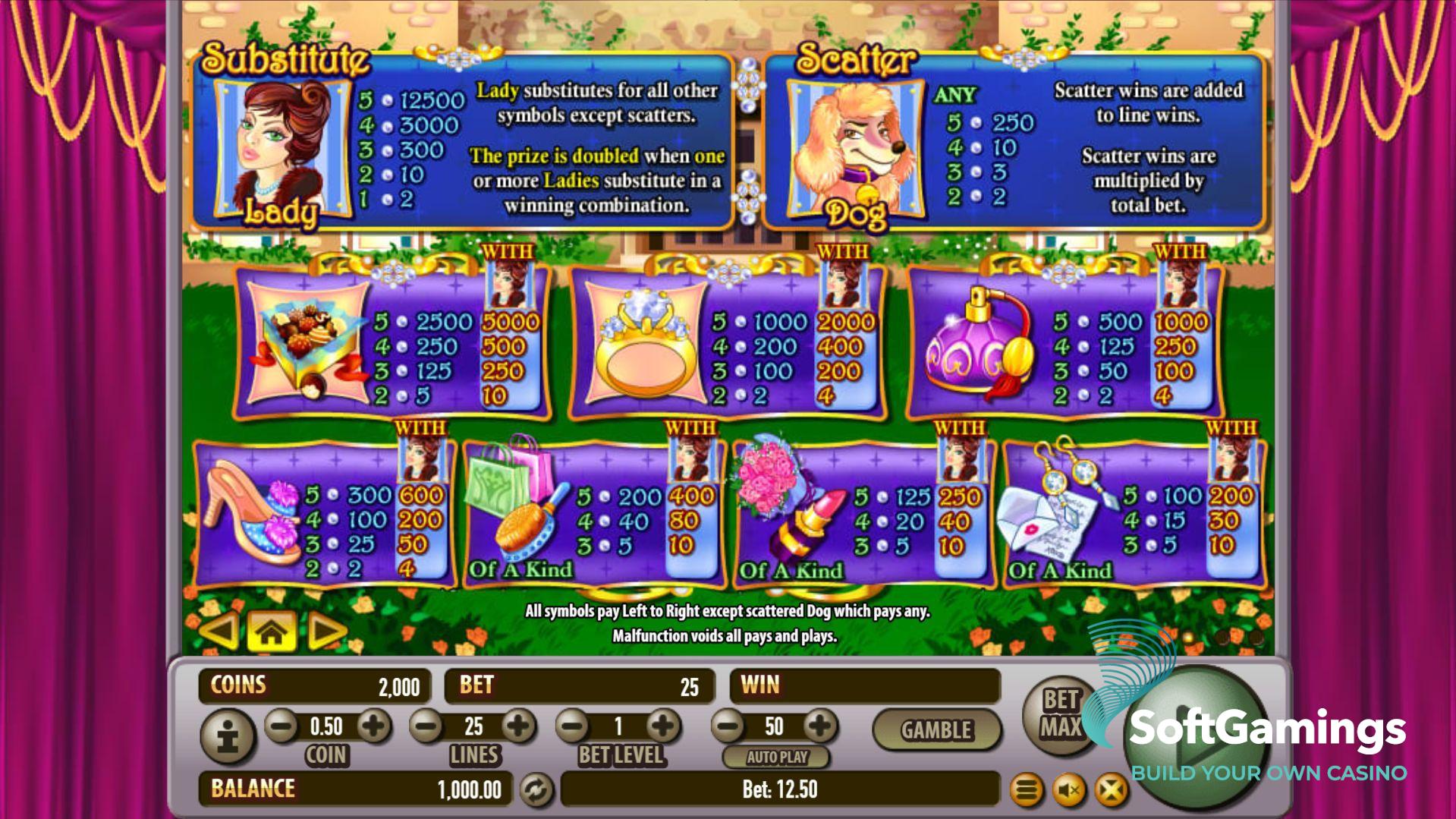Refresh the balance display
The height and width of the screenshot is (819, 1456).
click(x=536, y=790)
